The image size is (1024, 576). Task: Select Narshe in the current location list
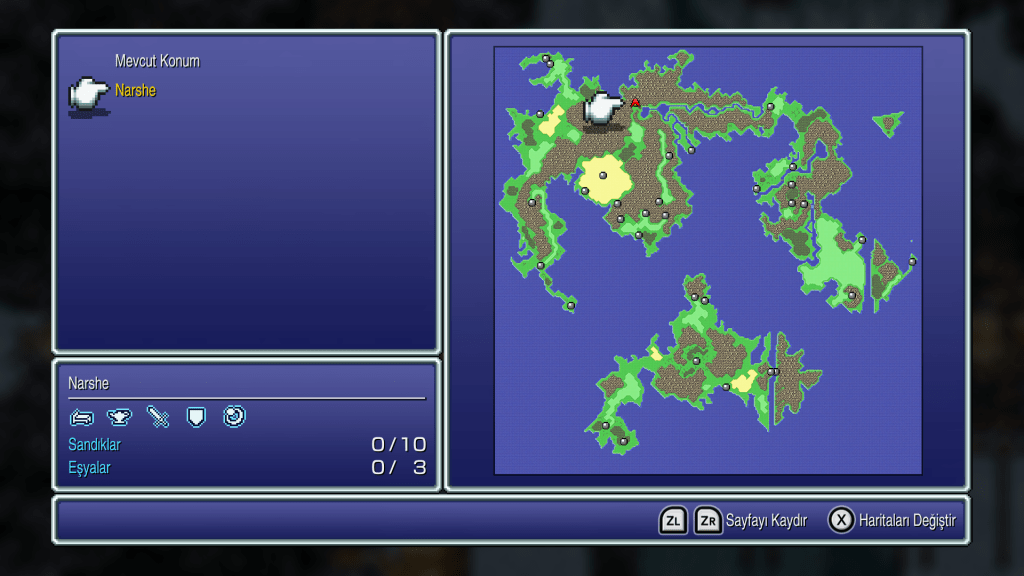[x=135, y=91]
